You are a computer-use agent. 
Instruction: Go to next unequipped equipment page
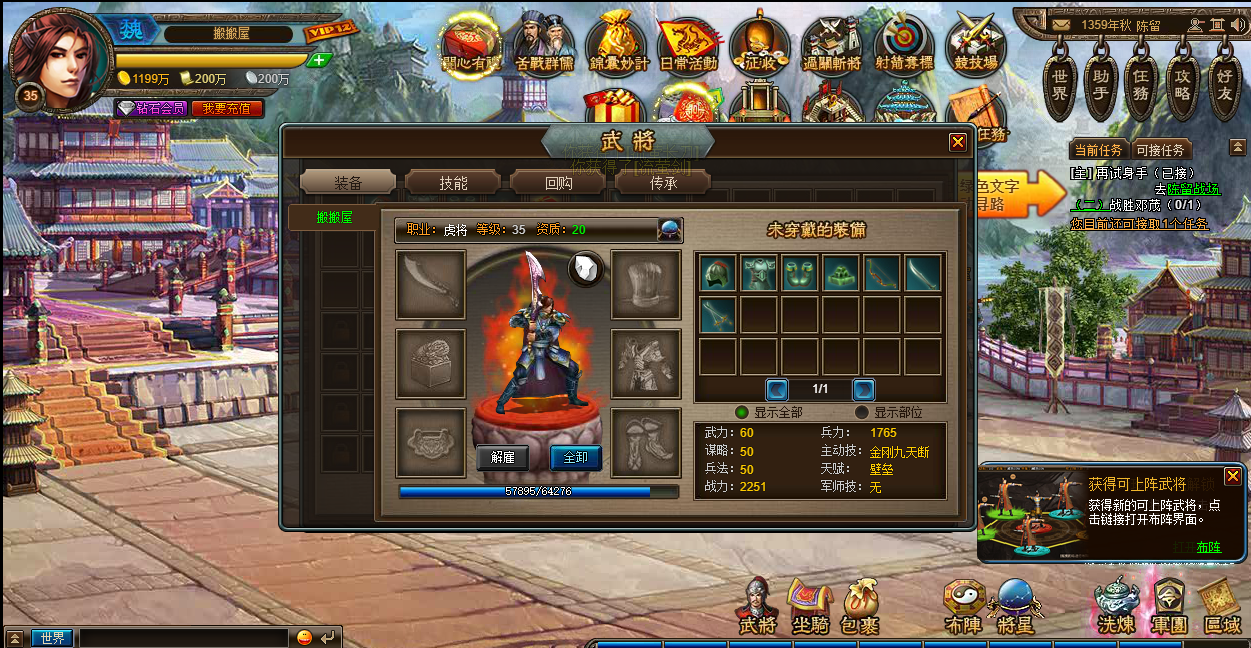point(864,389)
